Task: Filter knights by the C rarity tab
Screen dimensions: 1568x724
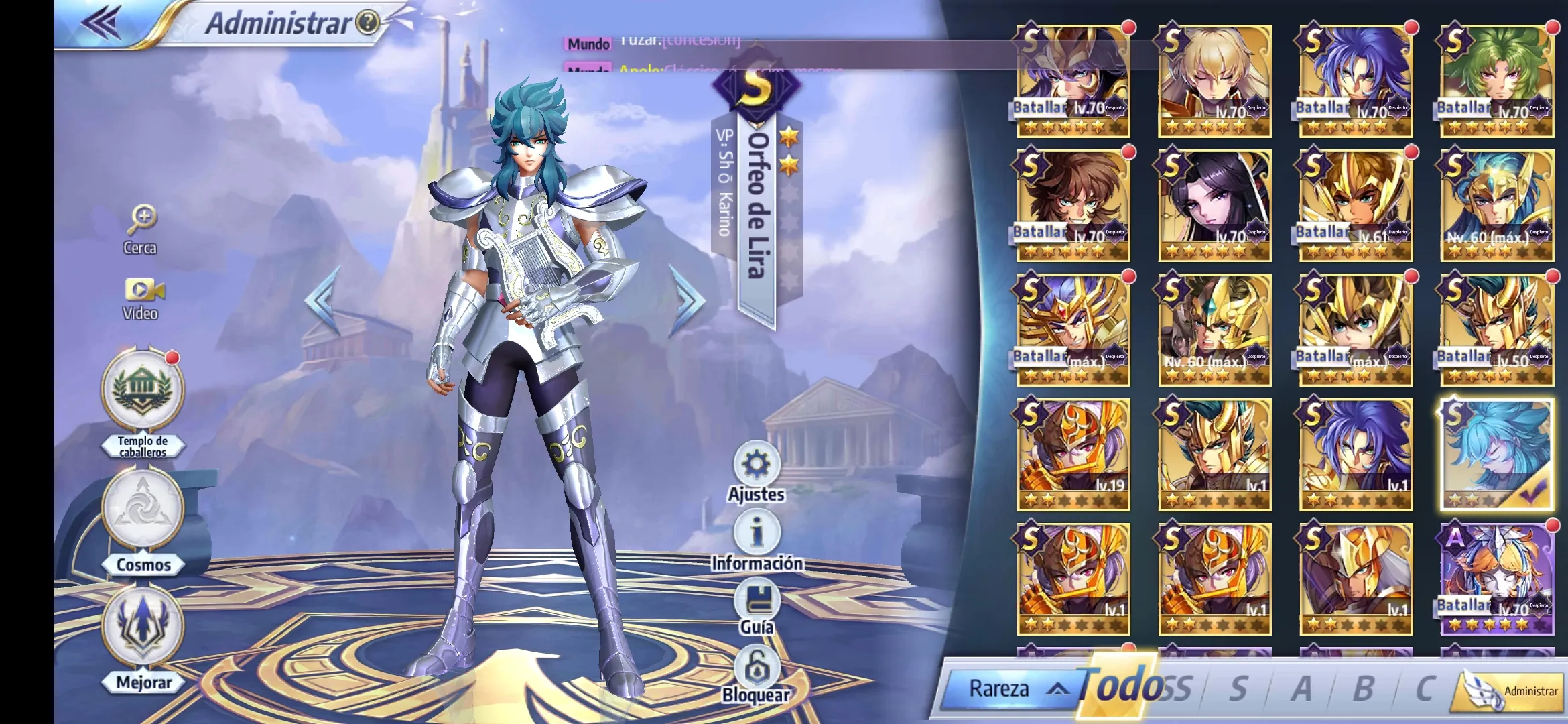Action: coord(1425,688)
